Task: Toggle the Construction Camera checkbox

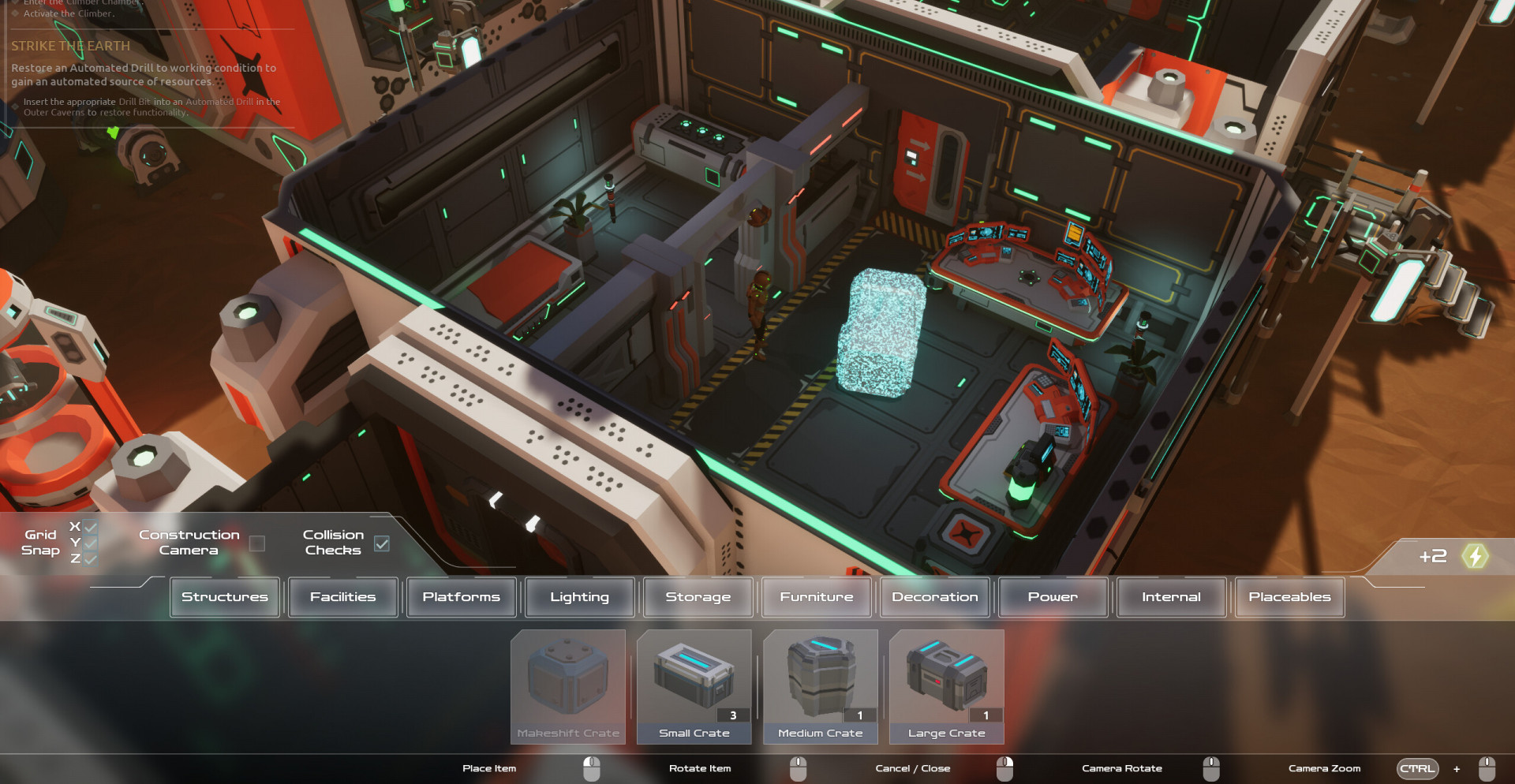Action: [257, 543]
